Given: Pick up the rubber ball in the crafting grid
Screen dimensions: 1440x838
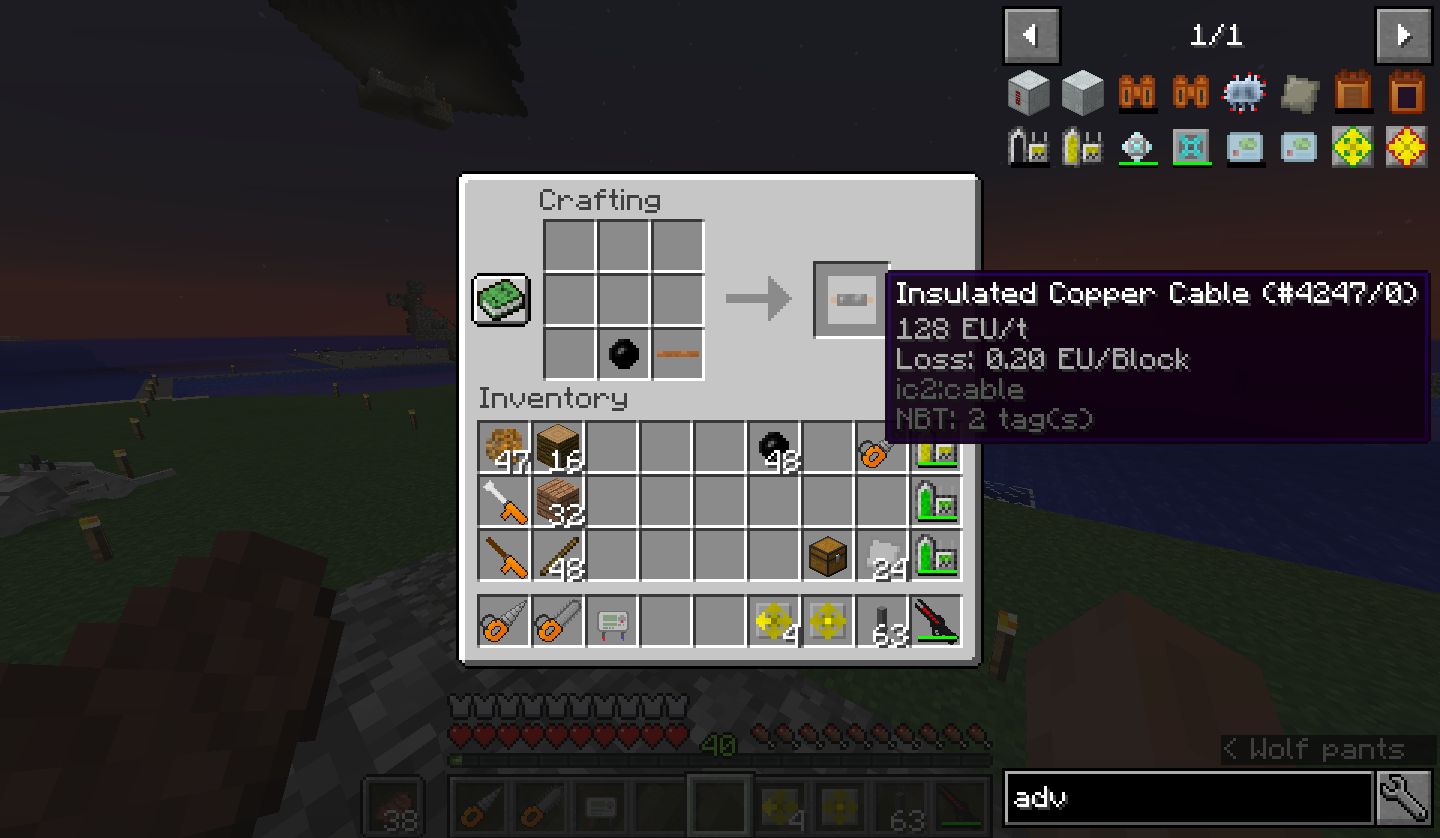Looking at the screenshot, I should [624, 353].
